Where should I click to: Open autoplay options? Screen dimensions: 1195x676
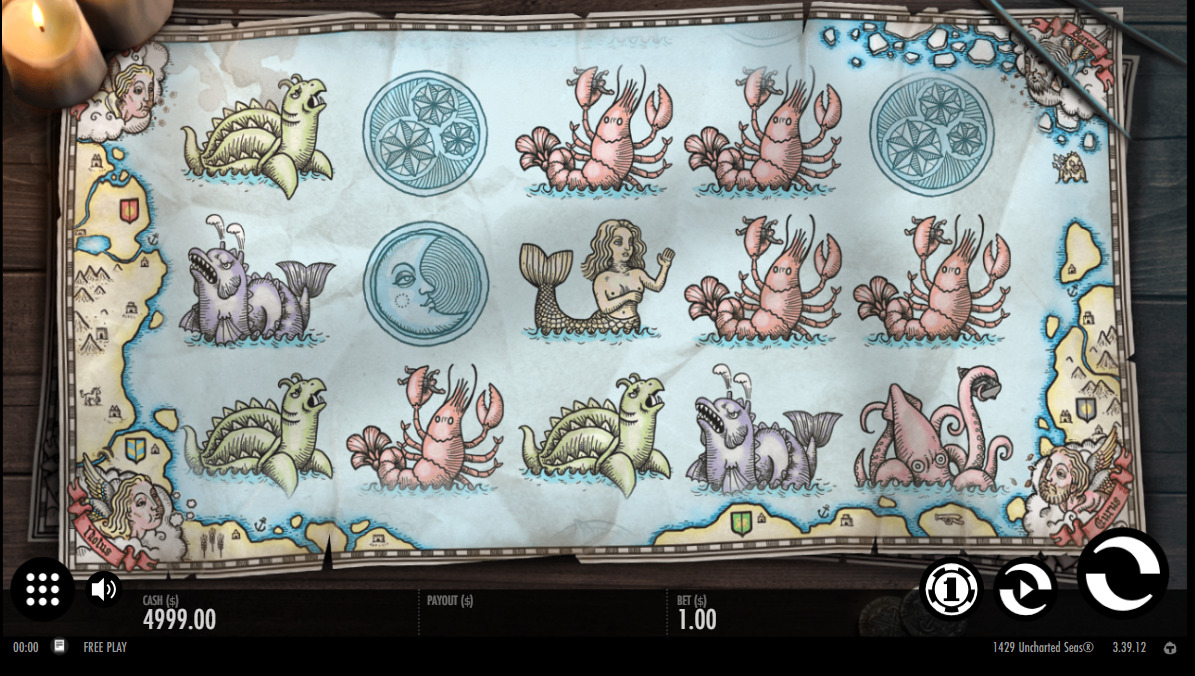pyautogui.click(x=1025, y=589)
